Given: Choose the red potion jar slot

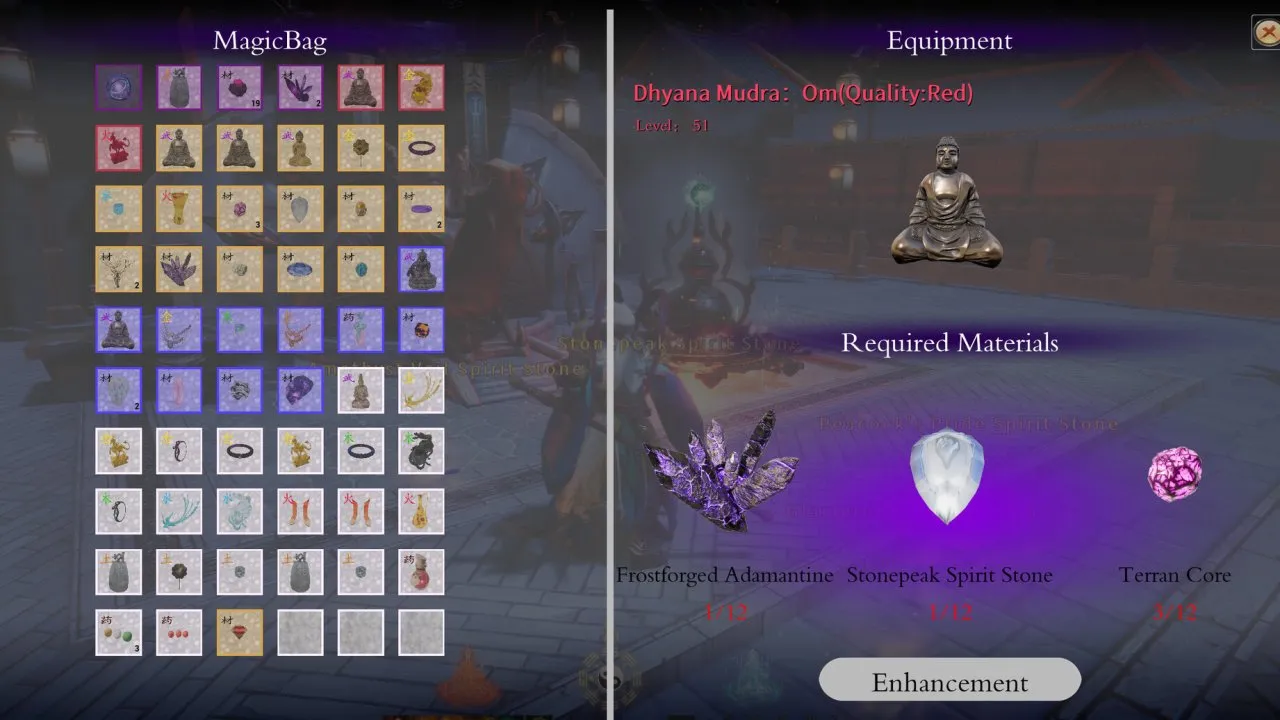Looking at the screenshot, I should [421, 572].
